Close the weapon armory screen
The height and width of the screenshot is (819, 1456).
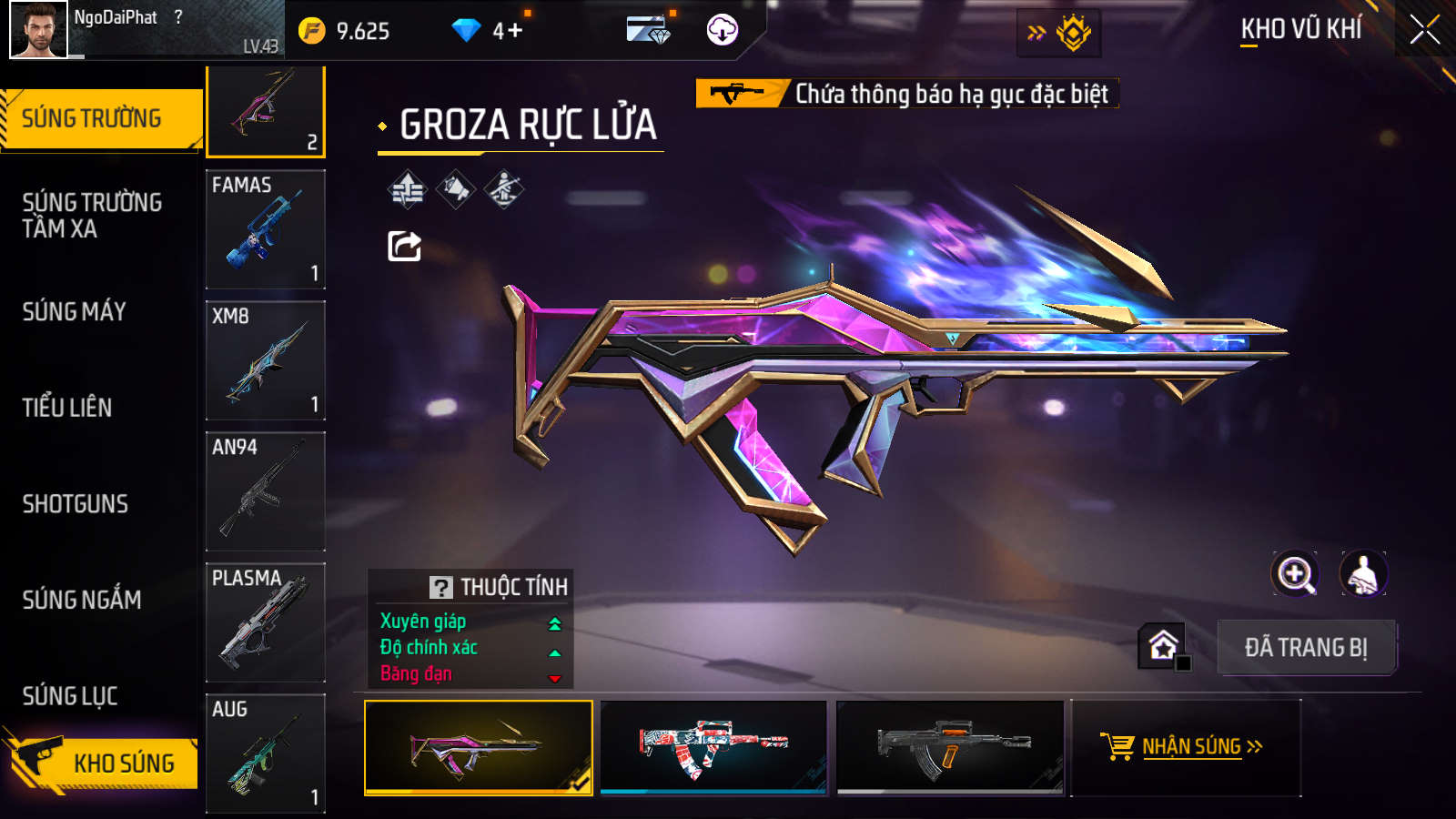coord(1424,30)
